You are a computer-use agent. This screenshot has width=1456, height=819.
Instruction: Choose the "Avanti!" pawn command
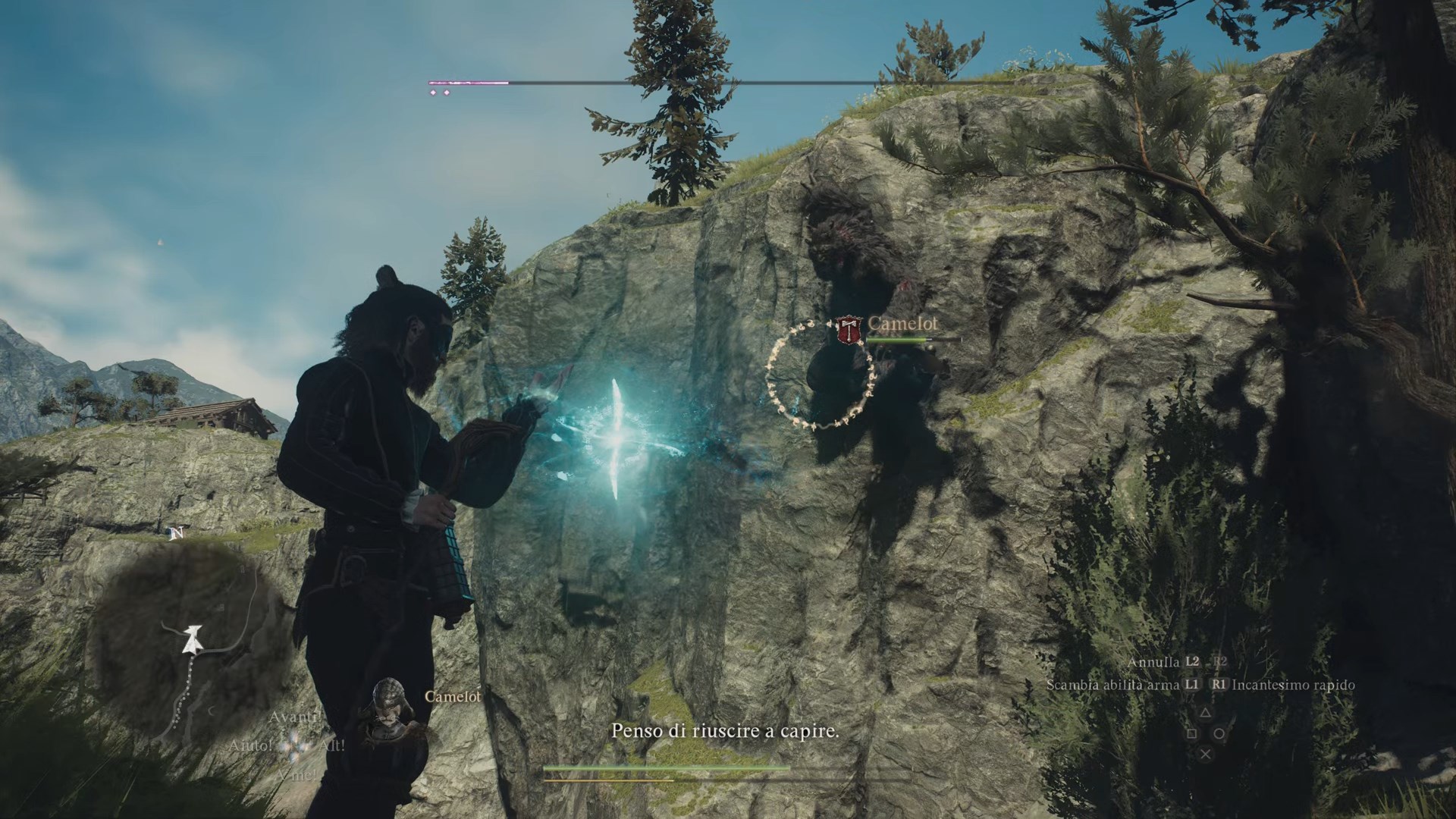tap(296, 717)
